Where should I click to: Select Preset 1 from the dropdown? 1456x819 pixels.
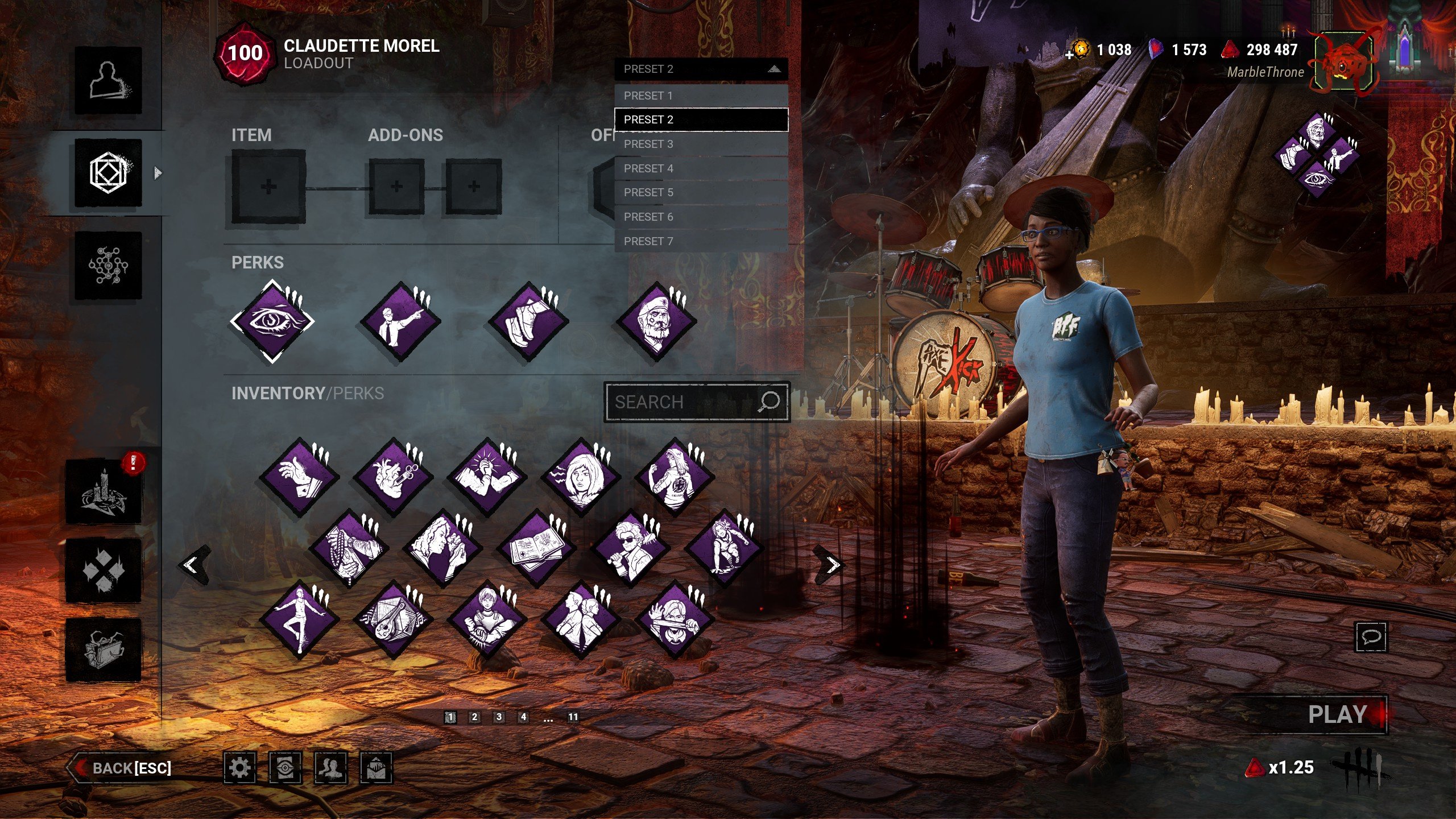click(x=701, y=96)
